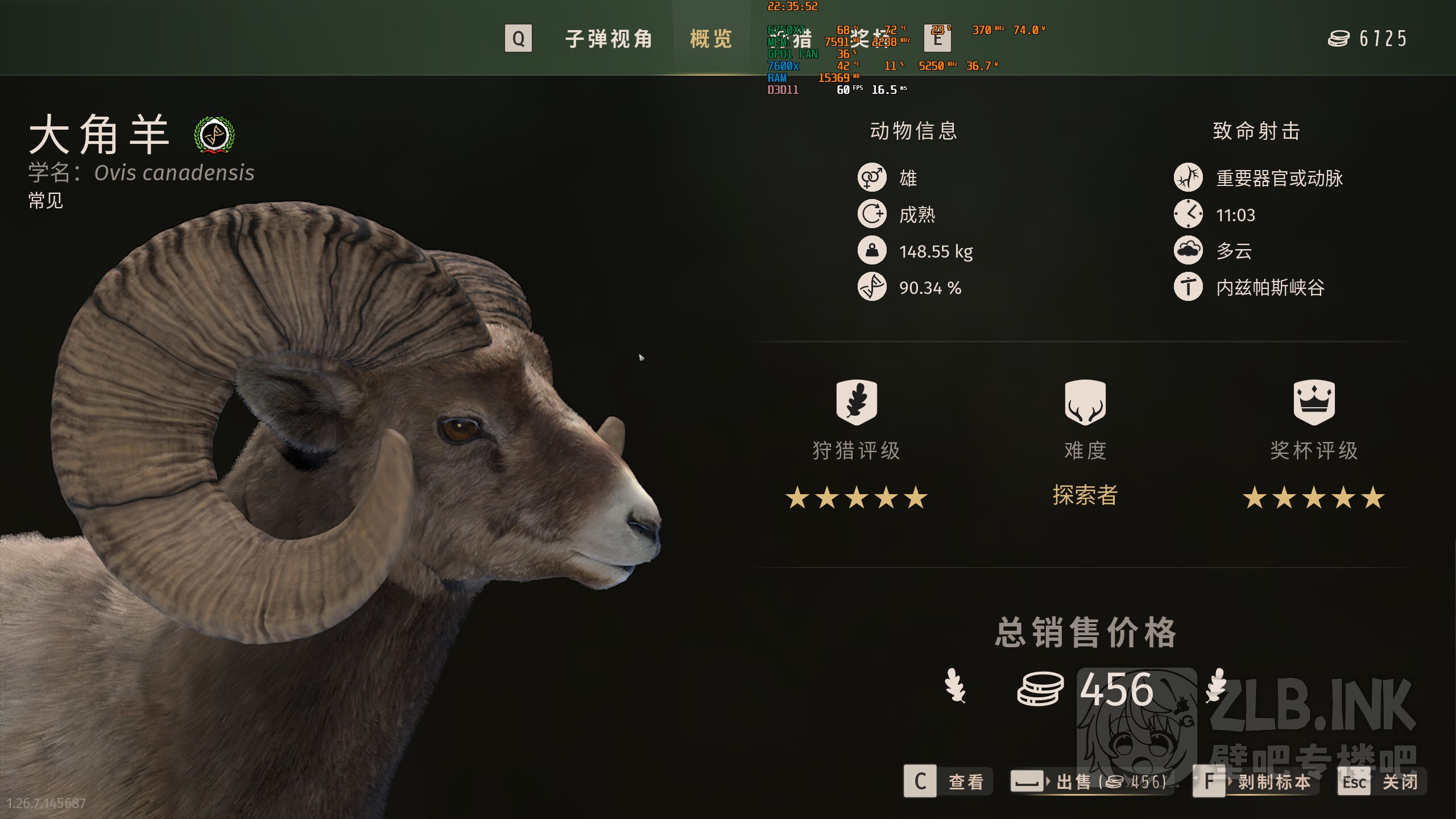Image resolution: width=1456 pixels, height=819 pixels.
Task: Sell the bighorn sheep via 出售
Action: 1090,781
